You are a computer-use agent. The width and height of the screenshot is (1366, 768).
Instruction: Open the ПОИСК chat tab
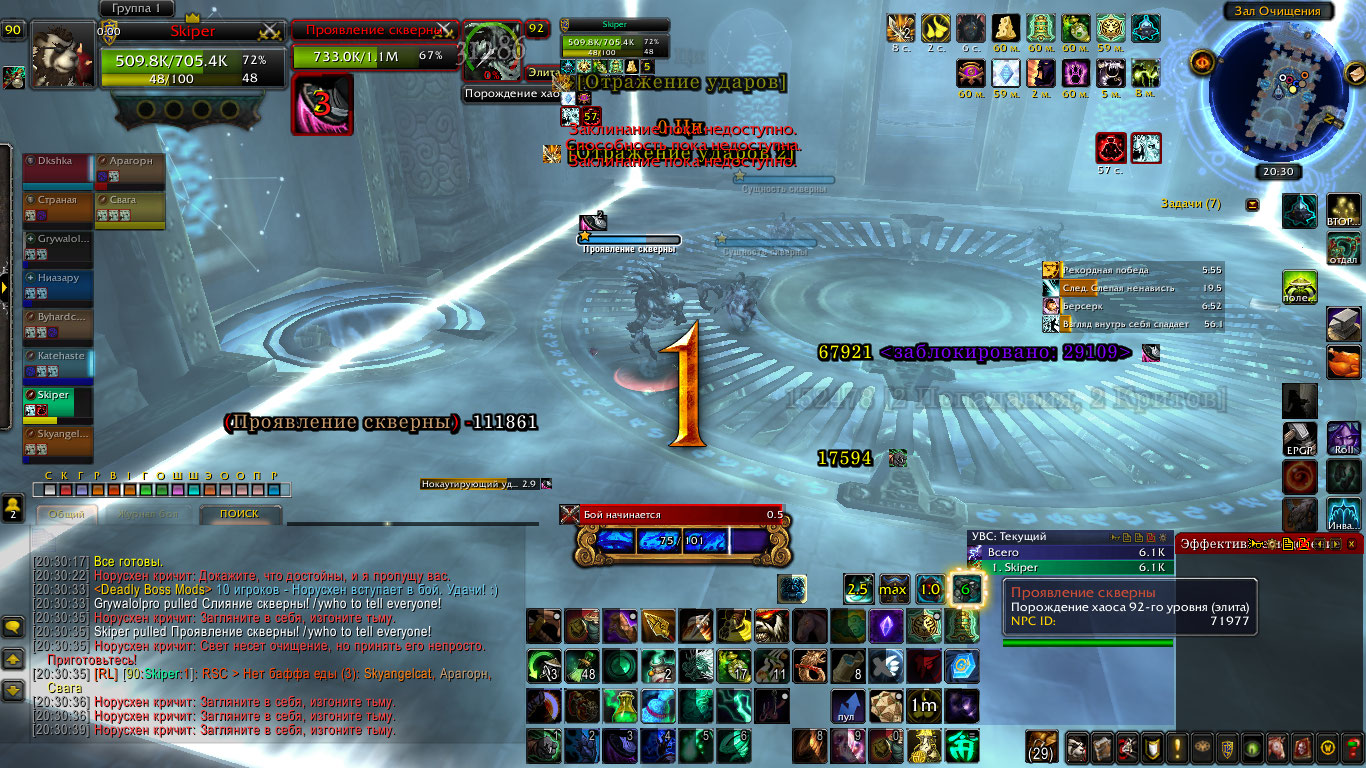coord(239,514)
